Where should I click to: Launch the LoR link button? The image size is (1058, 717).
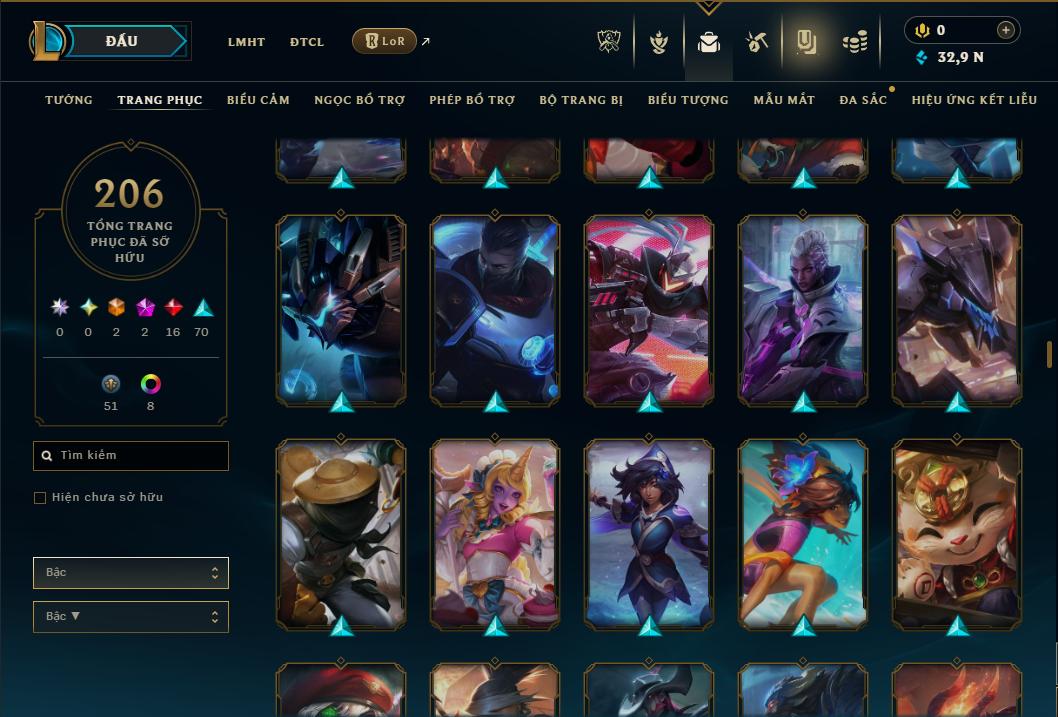[x=384, y=41]
